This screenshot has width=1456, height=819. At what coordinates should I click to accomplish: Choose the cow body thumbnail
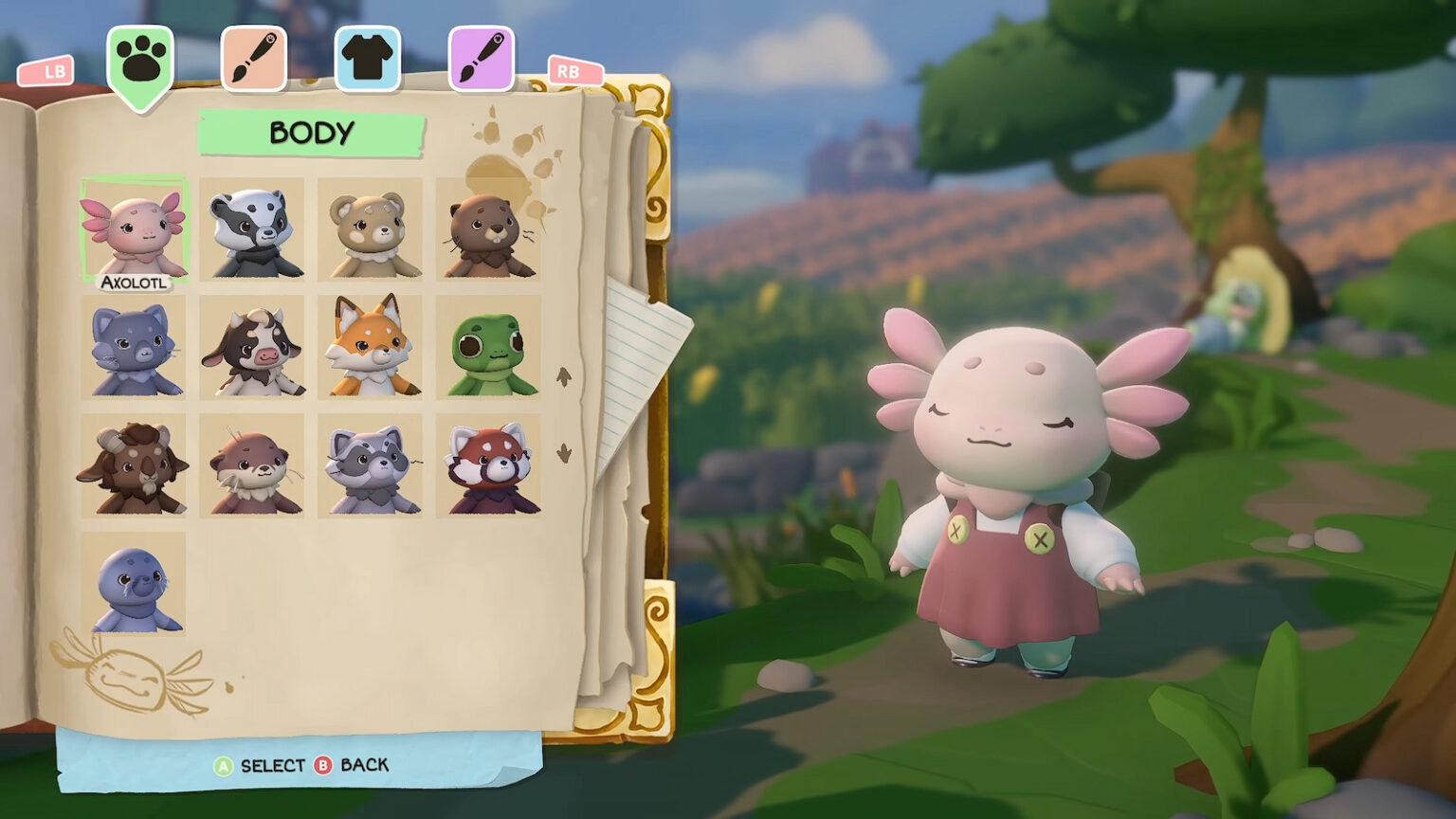point(252,346)
